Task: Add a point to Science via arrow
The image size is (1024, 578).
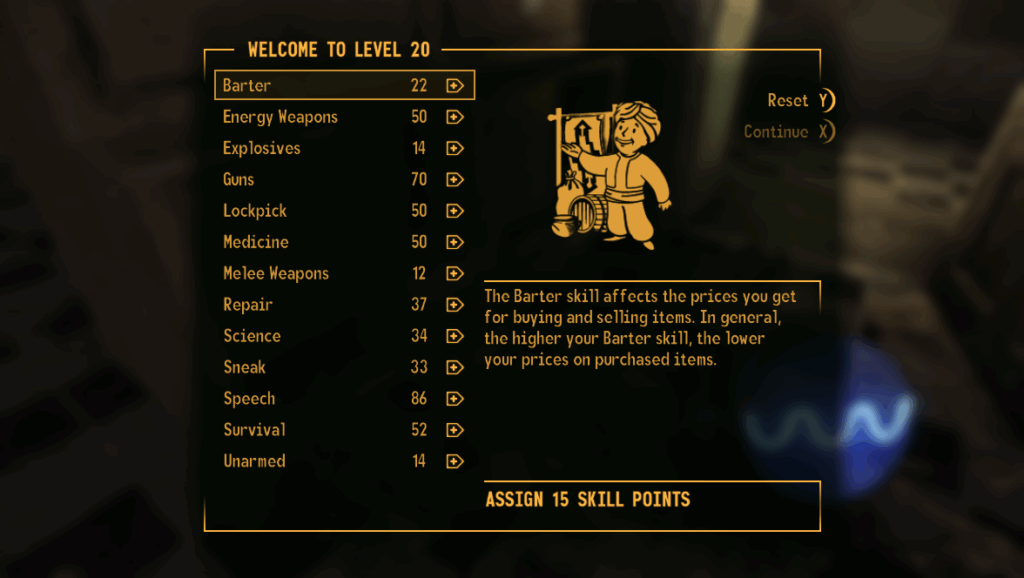Action: 455,336
